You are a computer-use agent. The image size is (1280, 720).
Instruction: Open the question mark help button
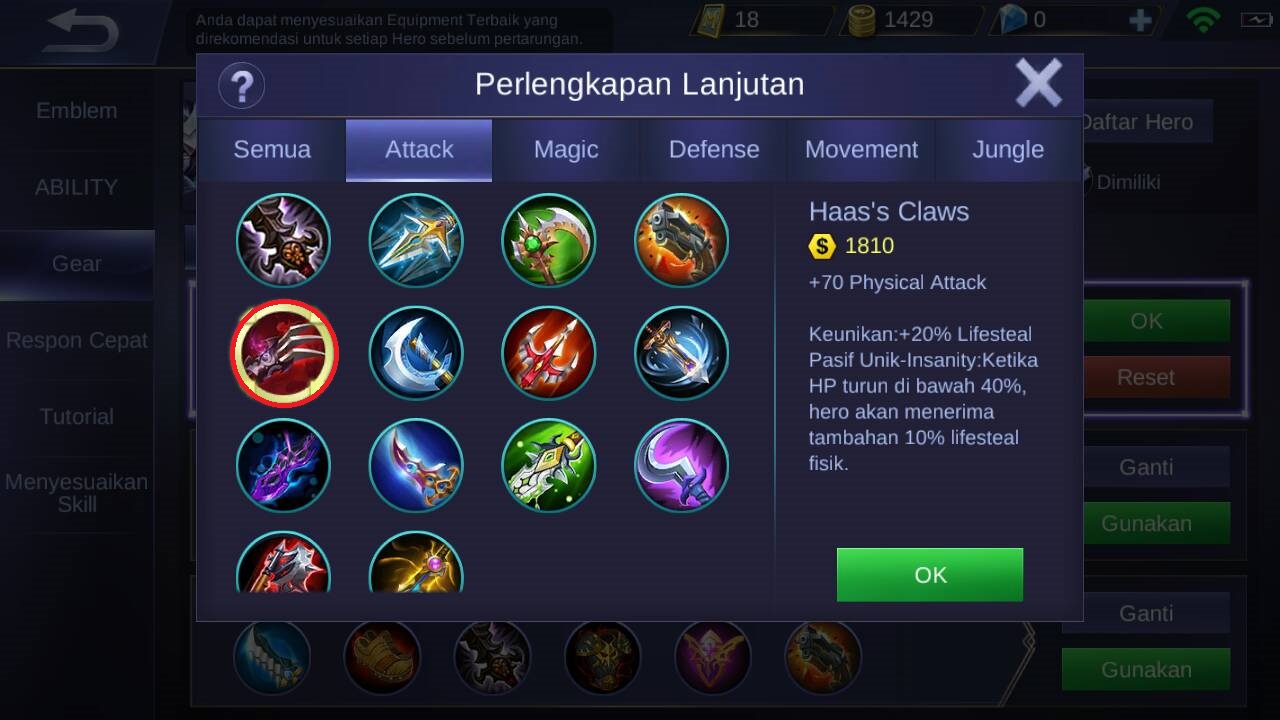(x=241, y=85)
